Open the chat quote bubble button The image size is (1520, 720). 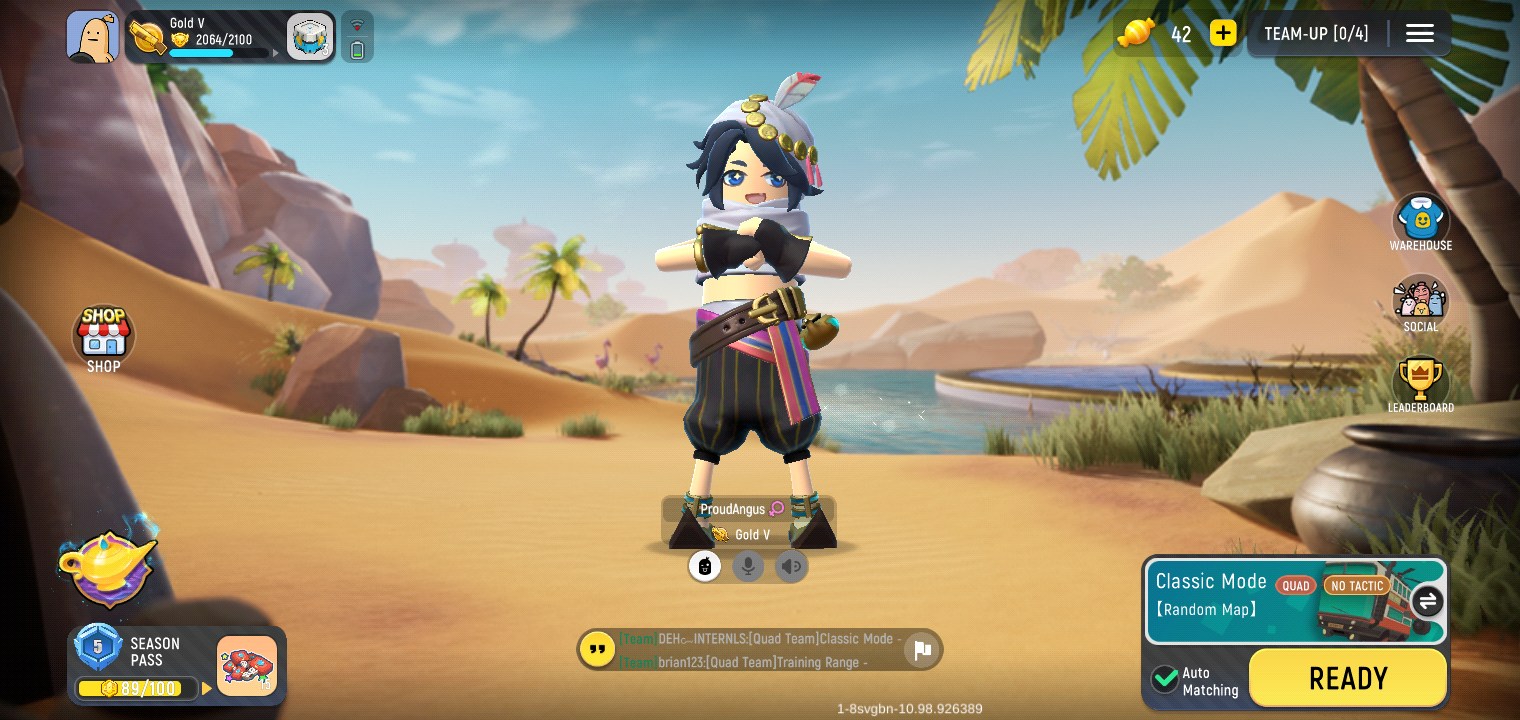[598, 649]
